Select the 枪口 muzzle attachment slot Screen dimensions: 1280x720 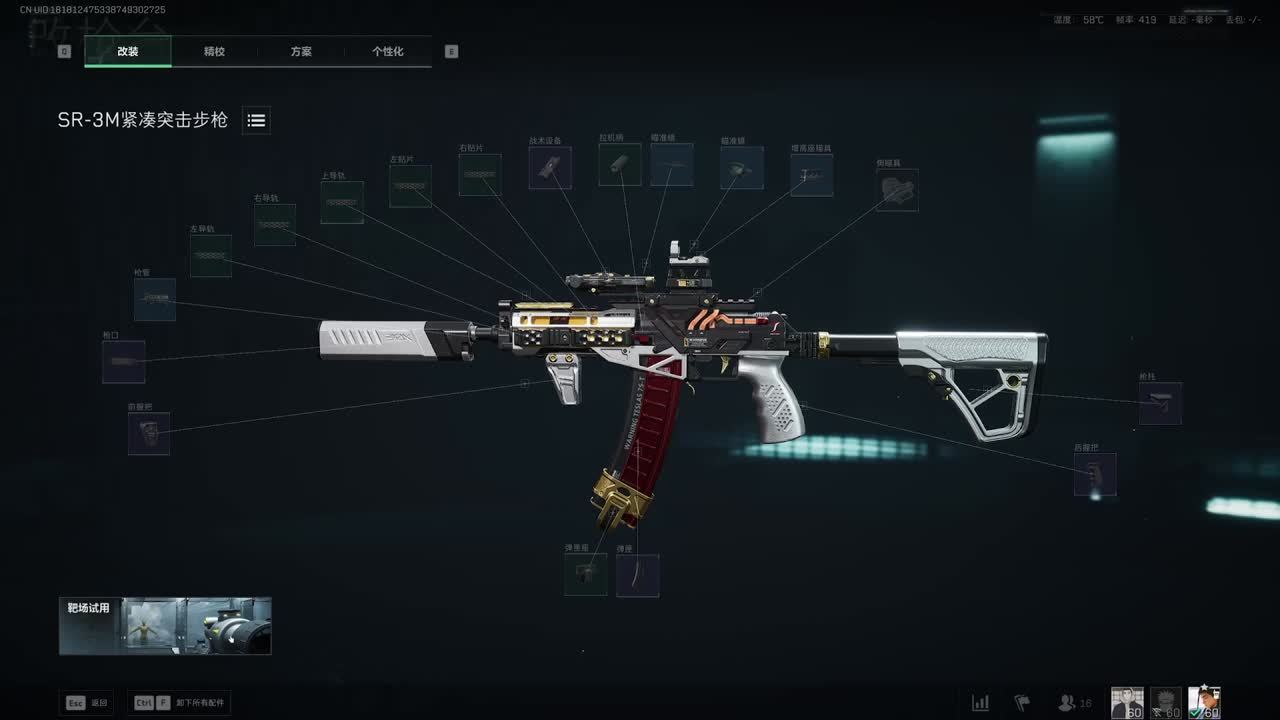pos(124,362)
